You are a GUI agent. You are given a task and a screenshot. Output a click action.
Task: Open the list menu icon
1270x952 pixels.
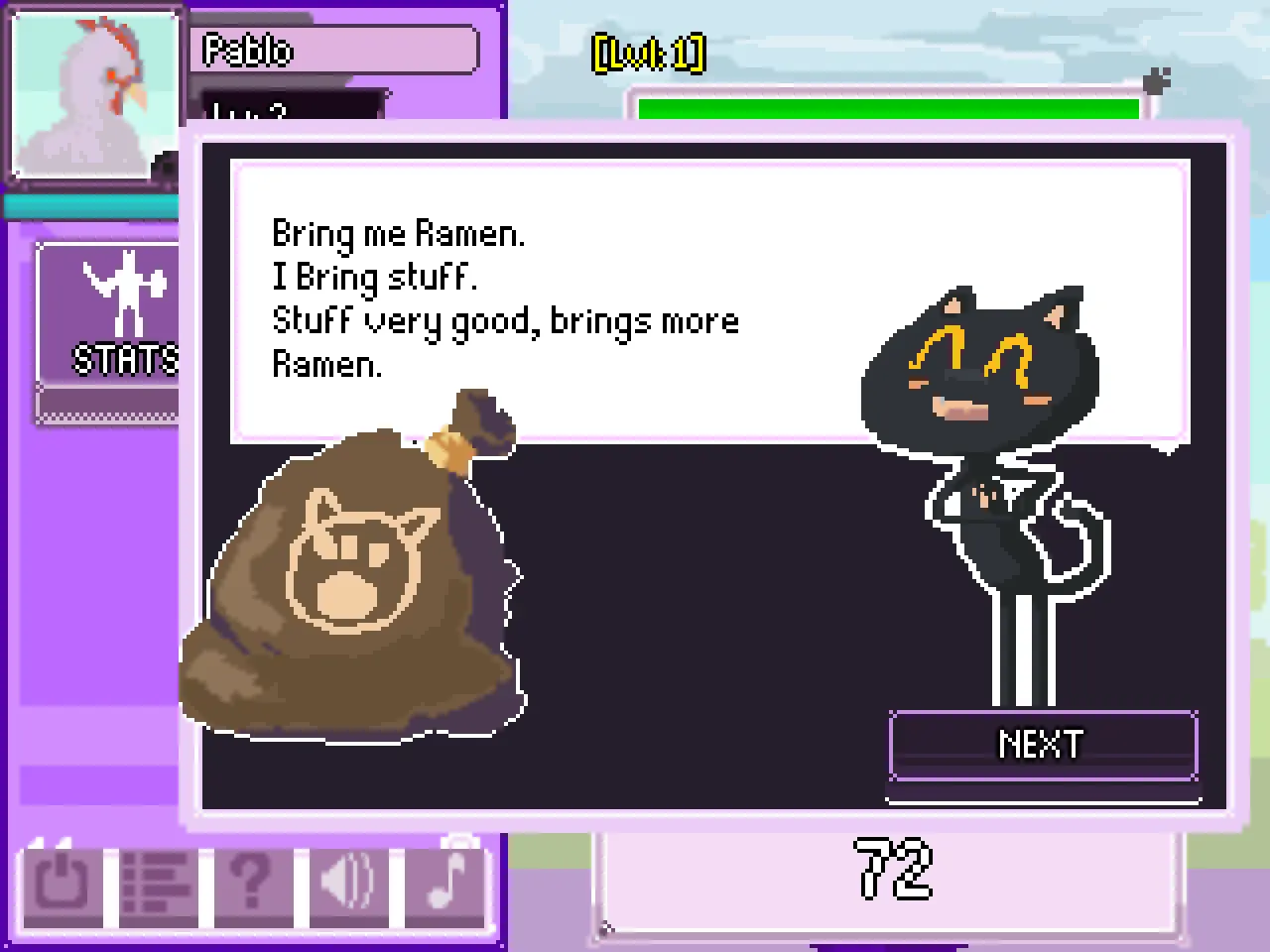point(157,882)
